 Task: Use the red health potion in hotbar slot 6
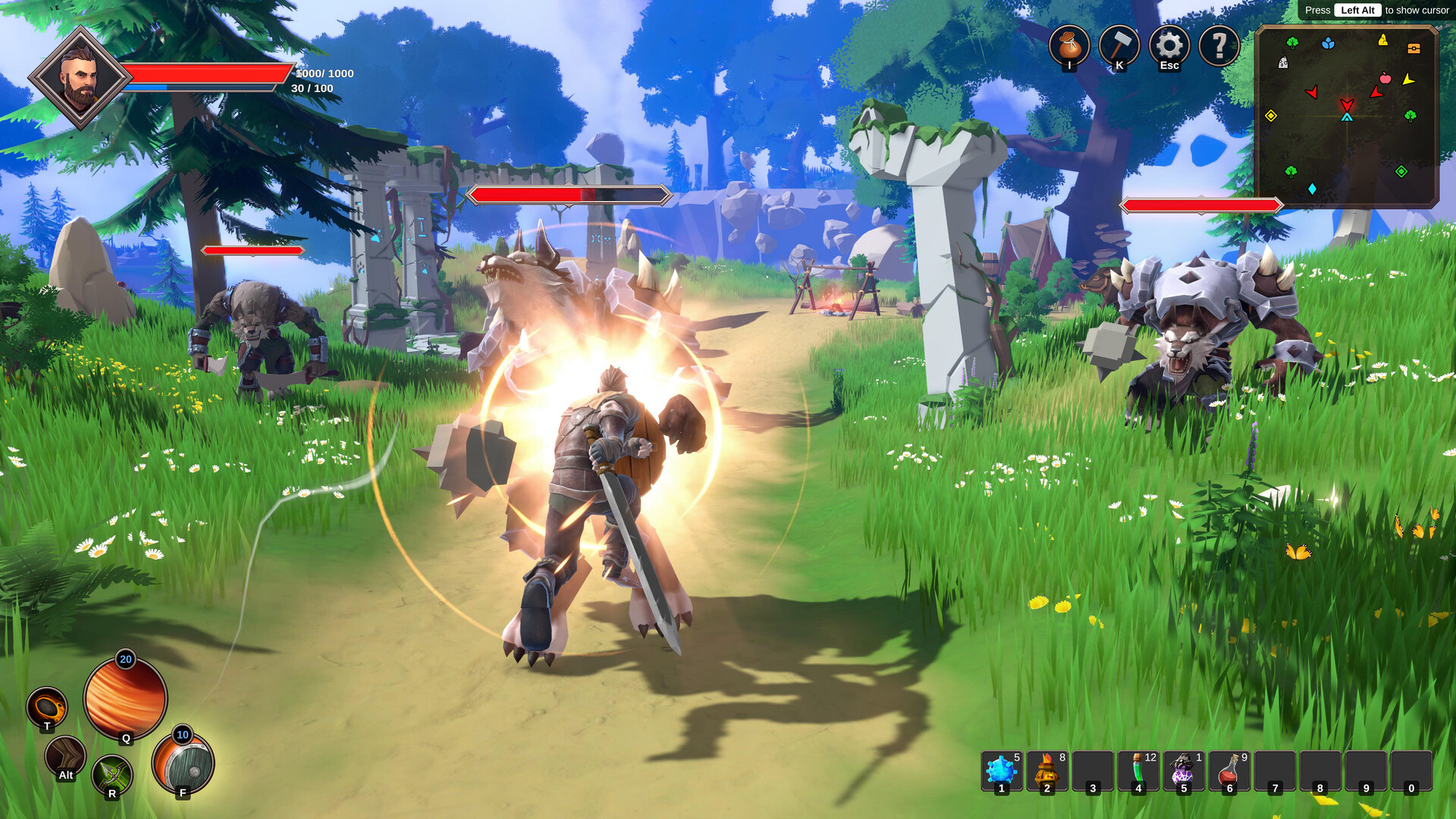coord(1228,770)
